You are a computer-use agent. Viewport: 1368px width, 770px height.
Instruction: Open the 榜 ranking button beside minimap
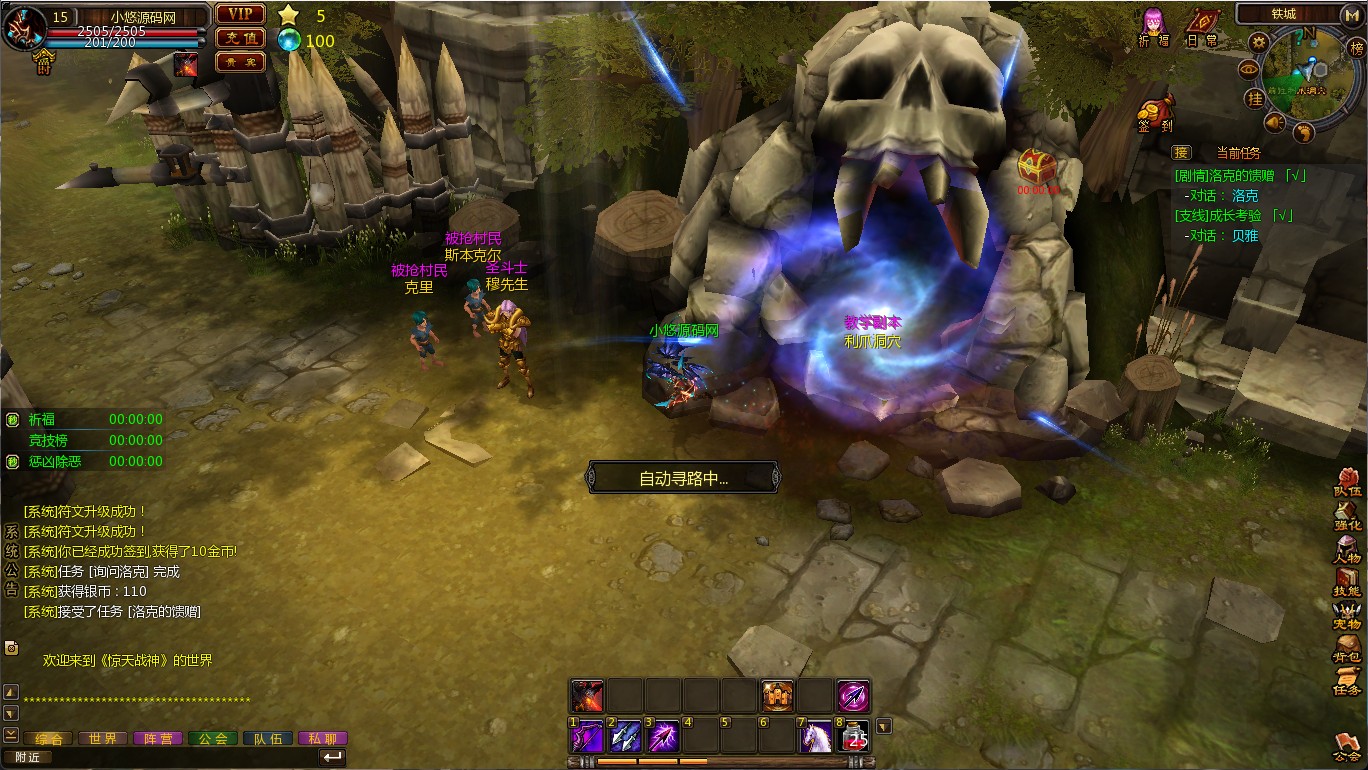pos(1356,47)
